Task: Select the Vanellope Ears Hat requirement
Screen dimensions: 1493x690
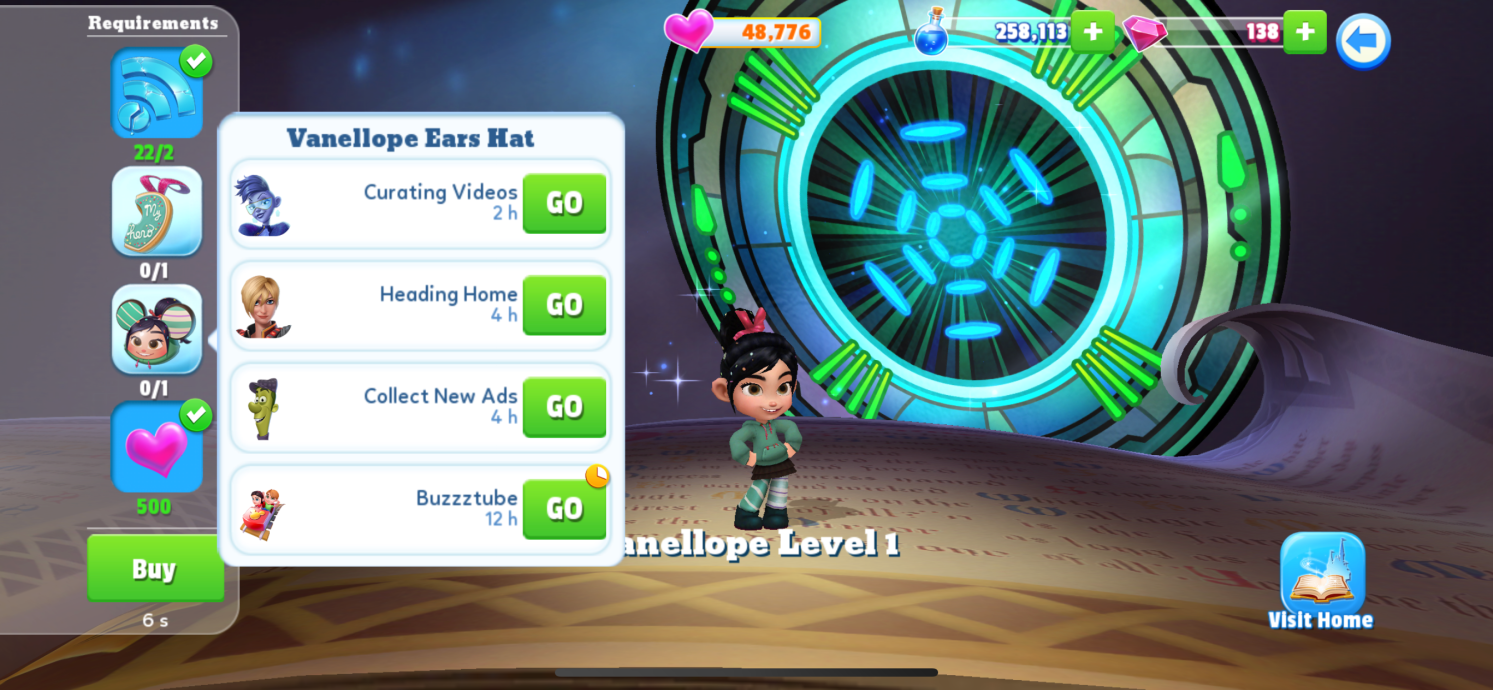Action: 157,329
